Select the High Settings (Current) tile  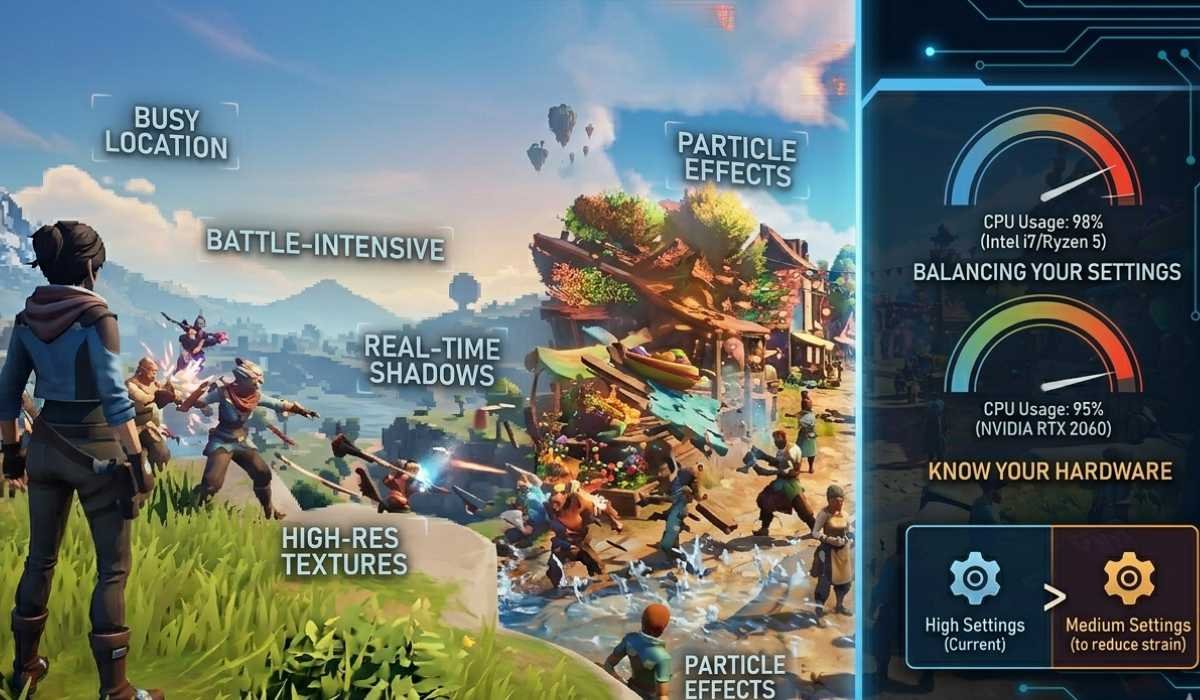[975, 597]
